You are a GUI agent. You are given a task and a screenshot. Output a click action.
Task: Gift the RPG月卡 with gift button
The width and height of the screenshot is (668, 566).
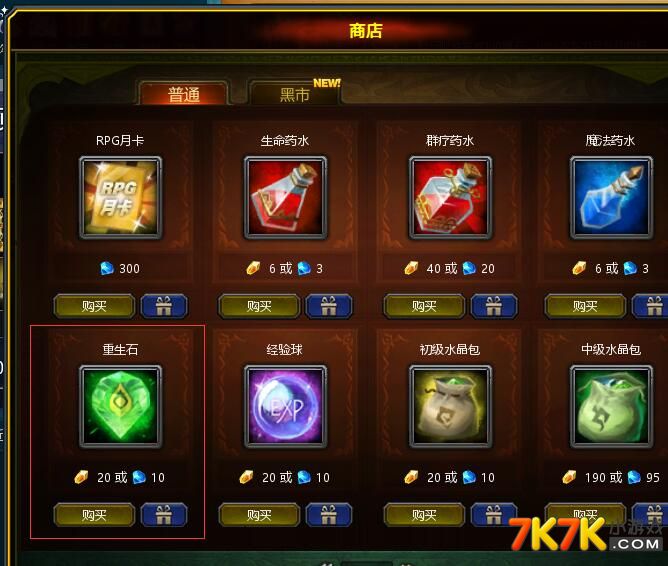pos(163,306)
